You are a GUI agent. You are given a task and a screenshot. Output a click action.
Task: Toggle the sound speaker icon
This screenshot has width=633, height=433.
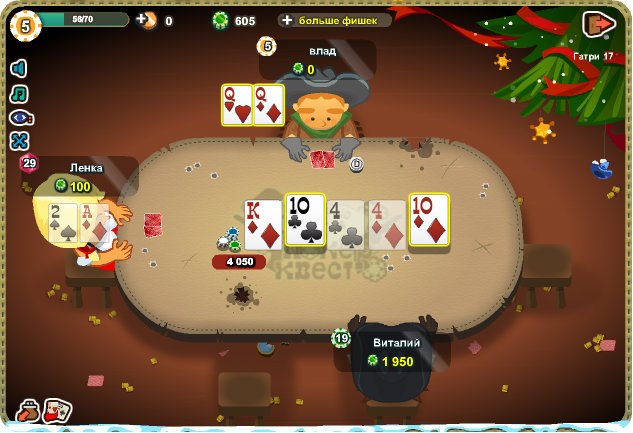click(19, 68)
